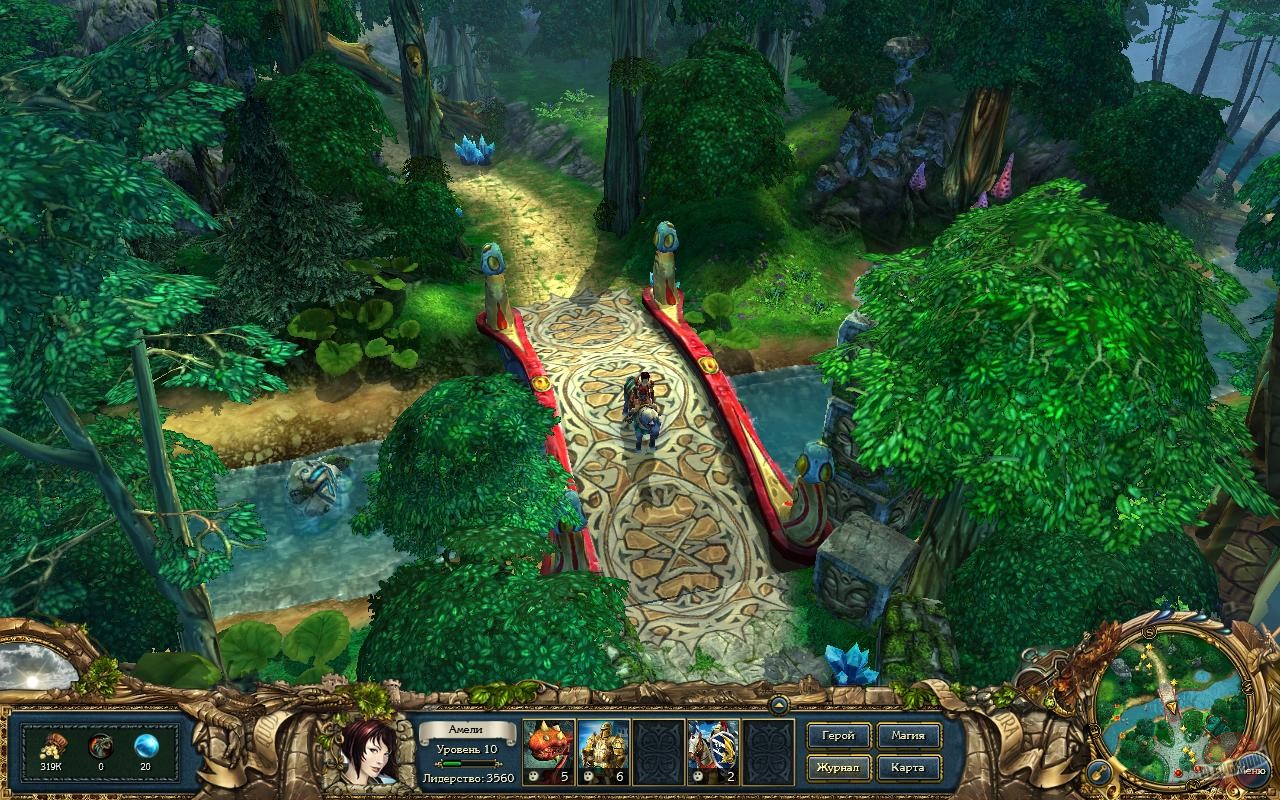Open the Магия spellbook
Screen dimensions: 1280x800
point(909,735)
